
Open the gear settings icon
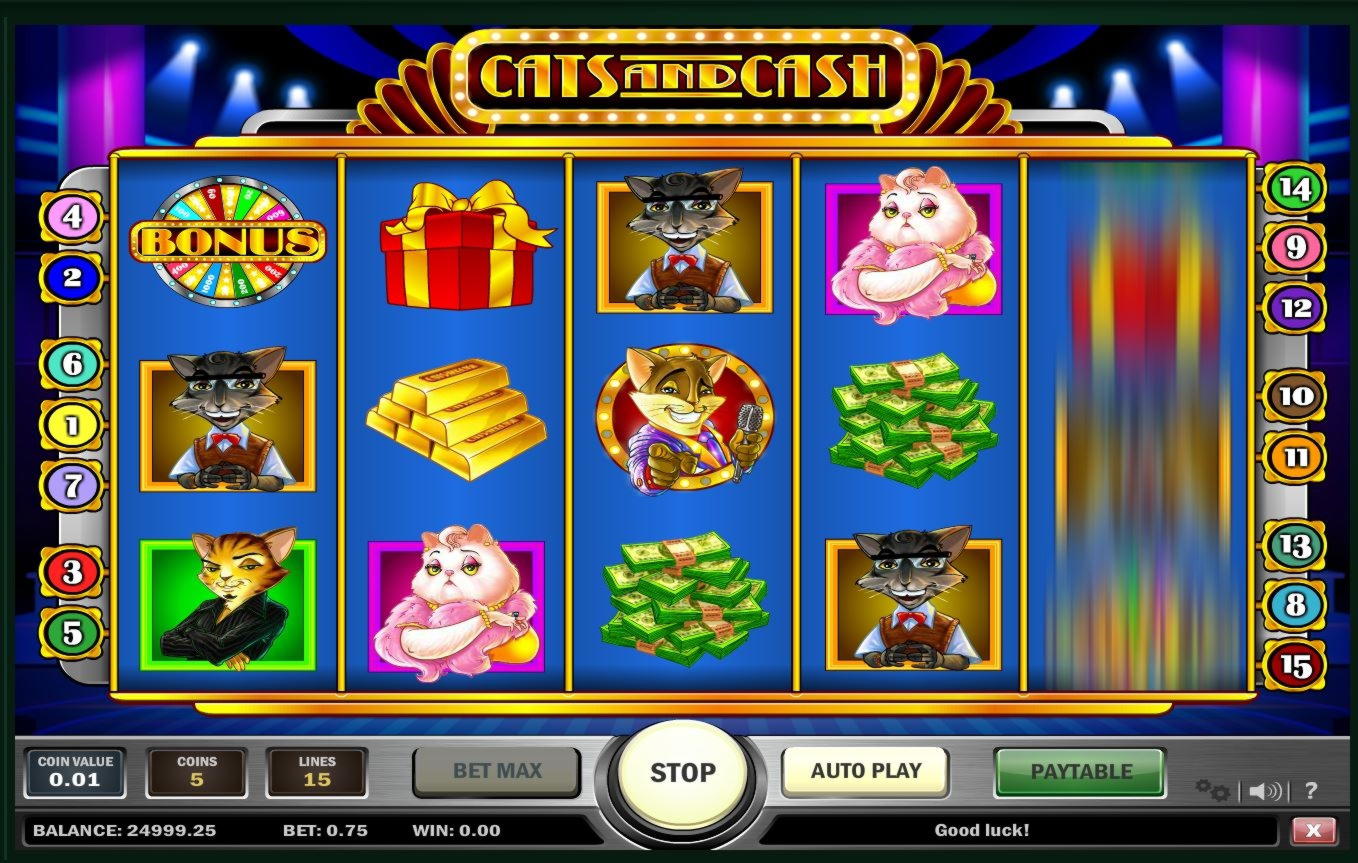[x=1212, y=791]
